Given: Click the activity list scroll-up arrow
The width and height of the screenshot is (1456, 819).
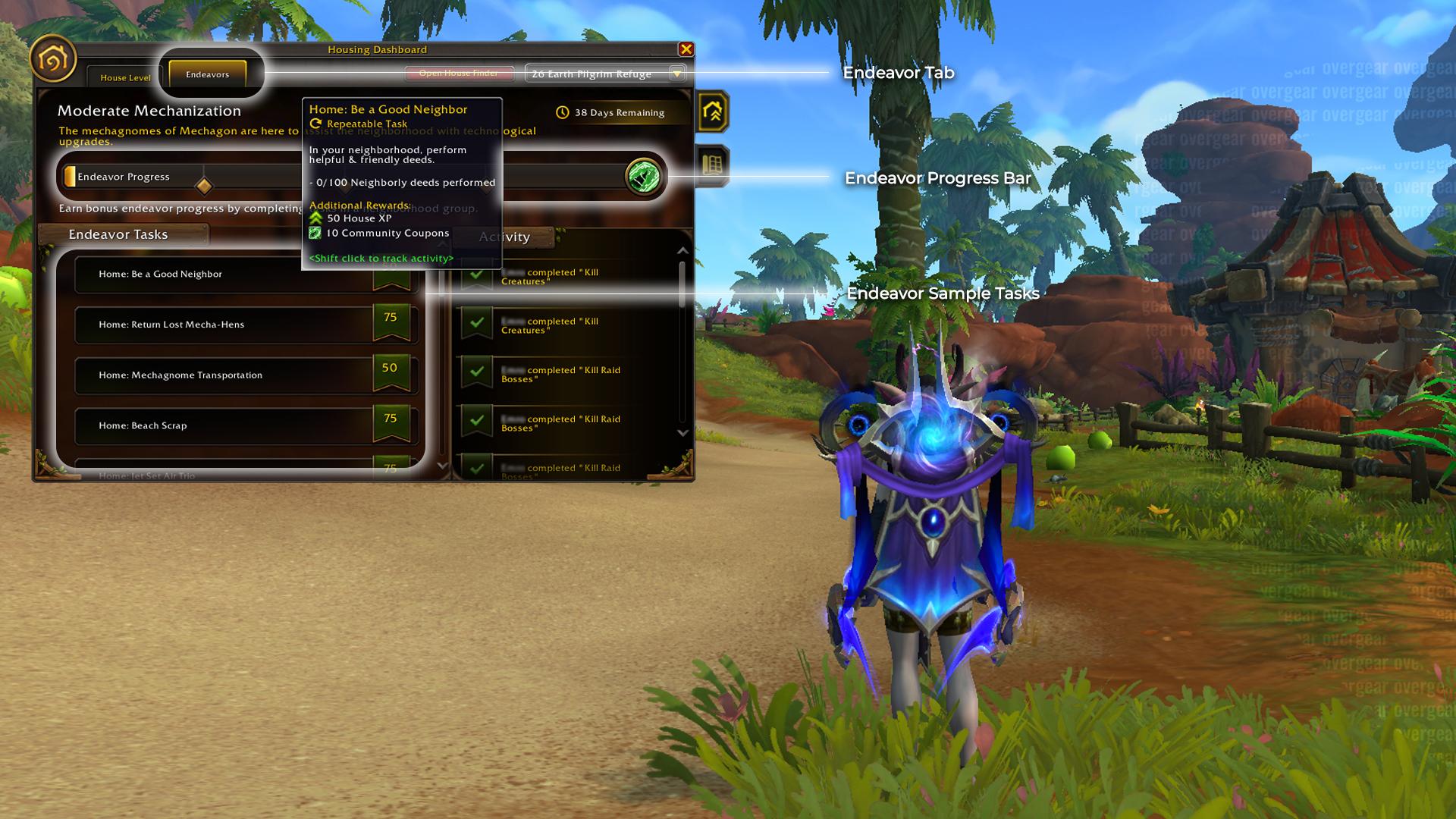Looking at the screenshot, I should (x=682, y=250).
